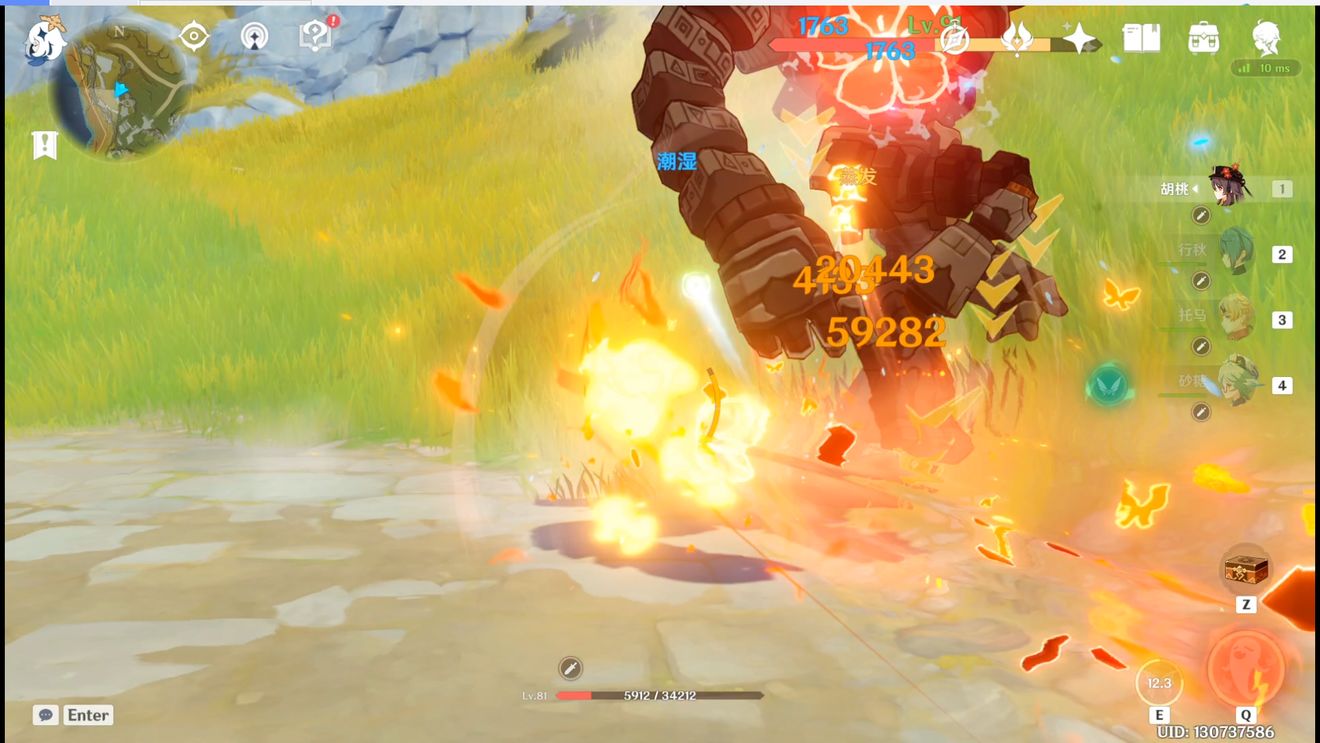Open the chat box
This screenshot has height=743, width=1320.
coord(73,715)
